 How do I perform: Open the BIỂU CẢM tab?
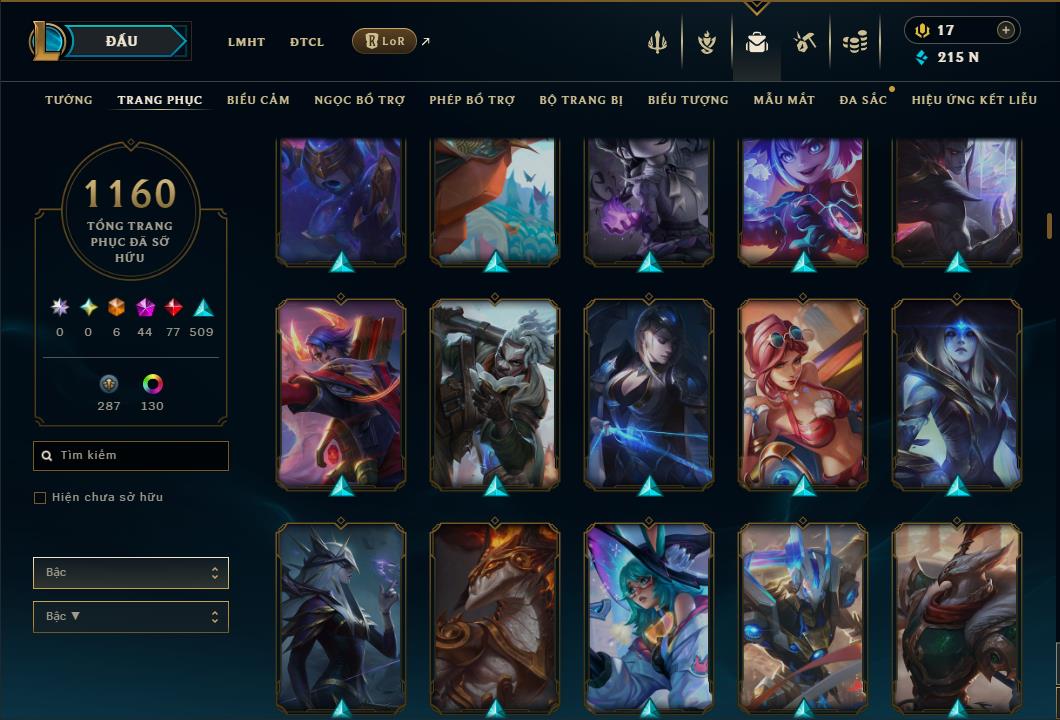[x=258, y=100]
